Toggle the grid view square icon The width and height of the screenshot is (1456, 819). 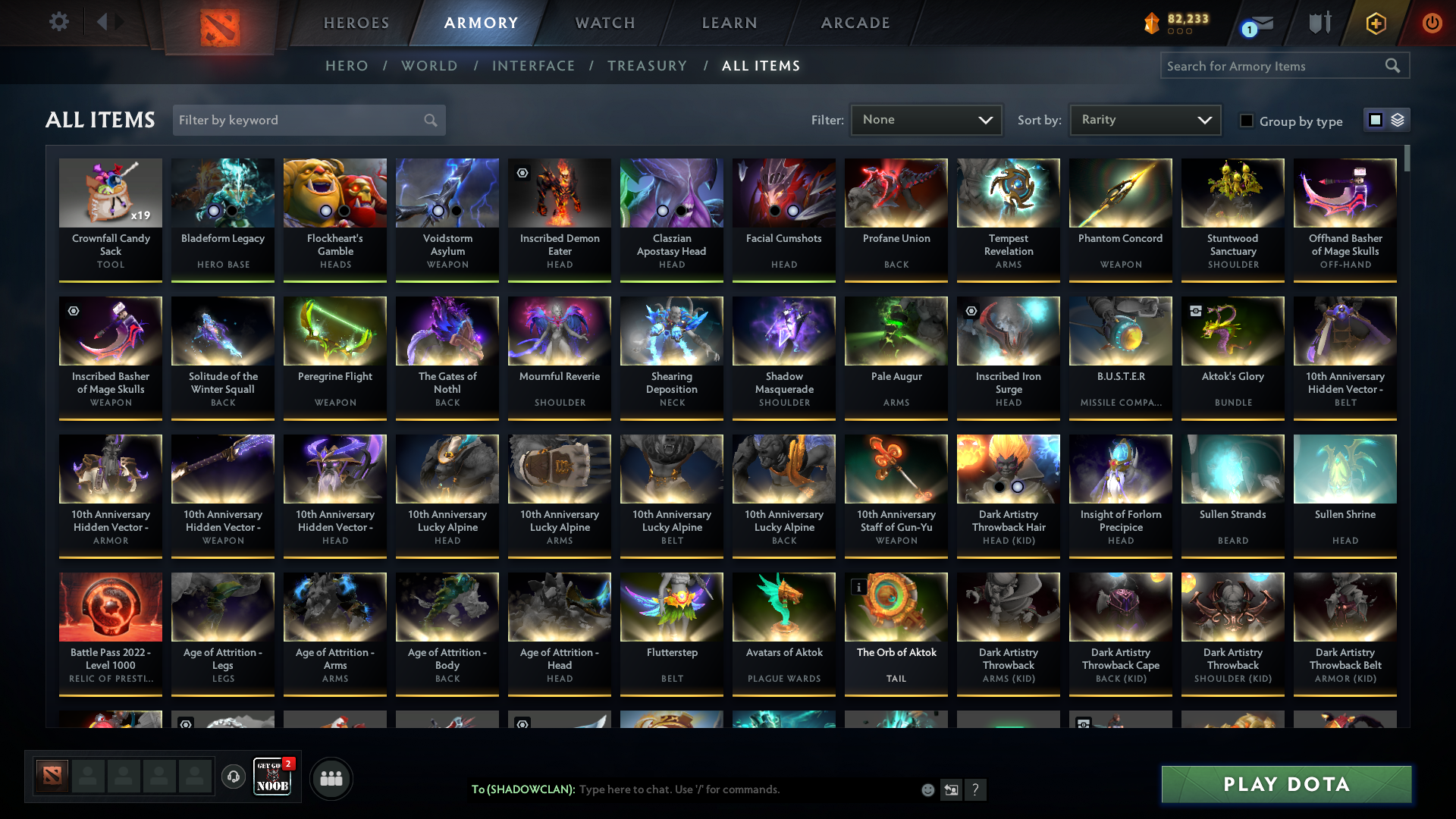1375,119
